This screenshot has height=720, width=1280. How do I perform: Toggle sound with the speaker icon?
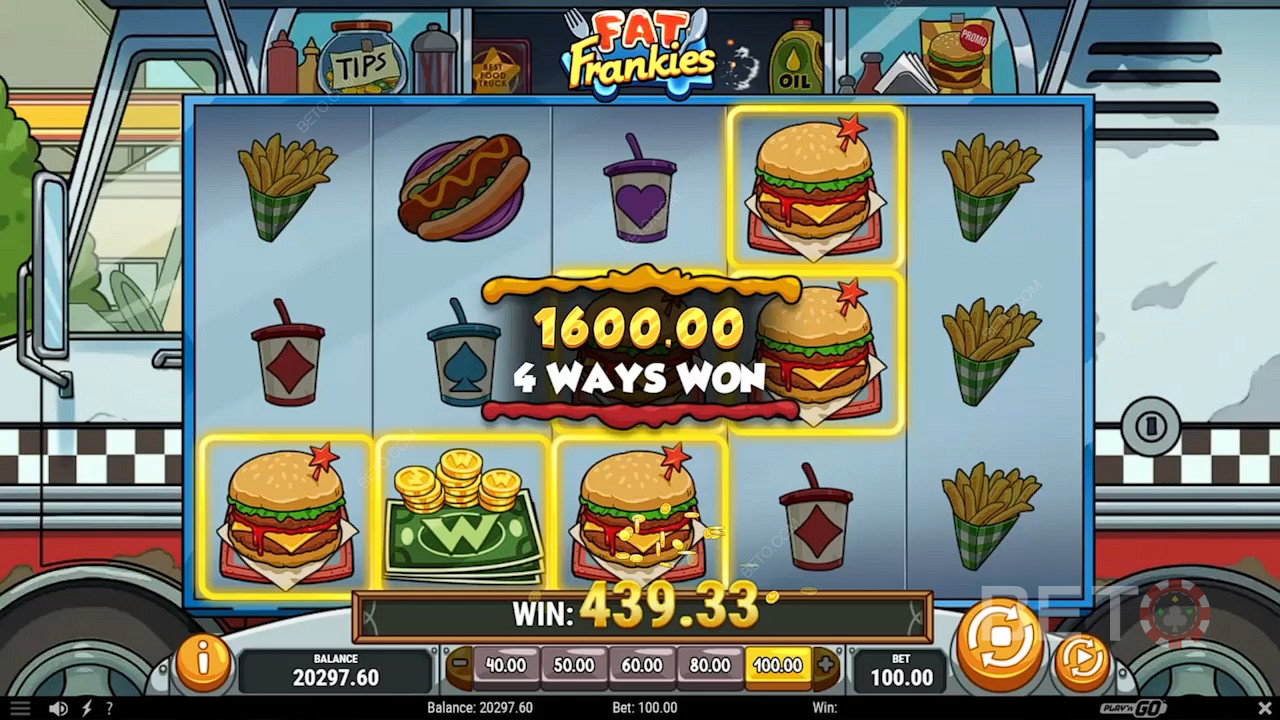(59, 708)
